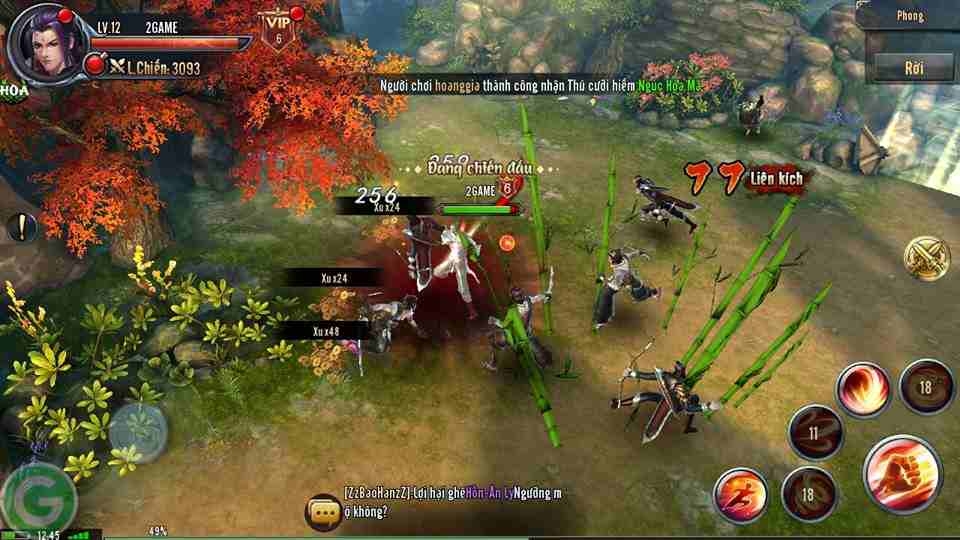
Task: Open the Phong room panel
Action: click(x=911, y=16)
